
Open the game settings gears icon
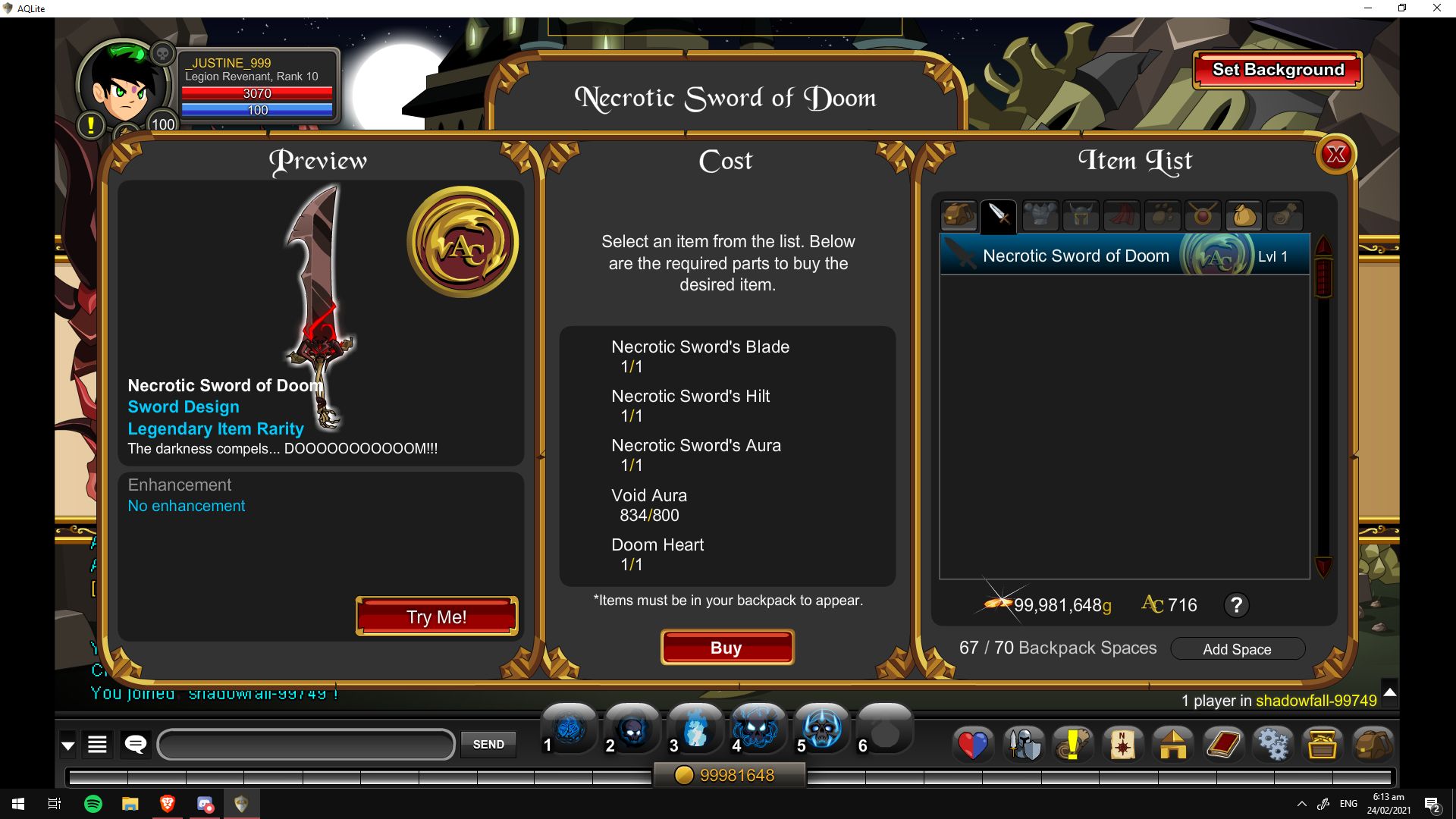(x=1272, y=745)
